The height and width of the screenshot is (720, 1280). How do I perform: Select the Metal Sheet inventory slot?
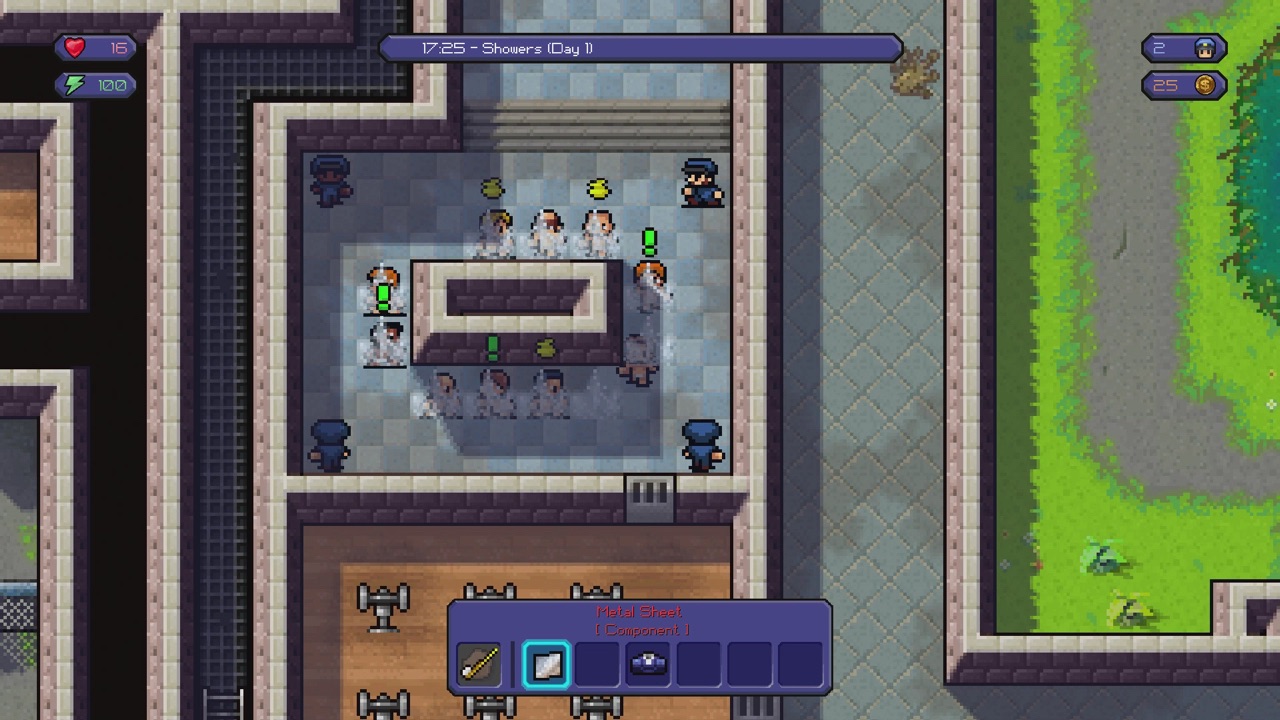coord(546,664)
